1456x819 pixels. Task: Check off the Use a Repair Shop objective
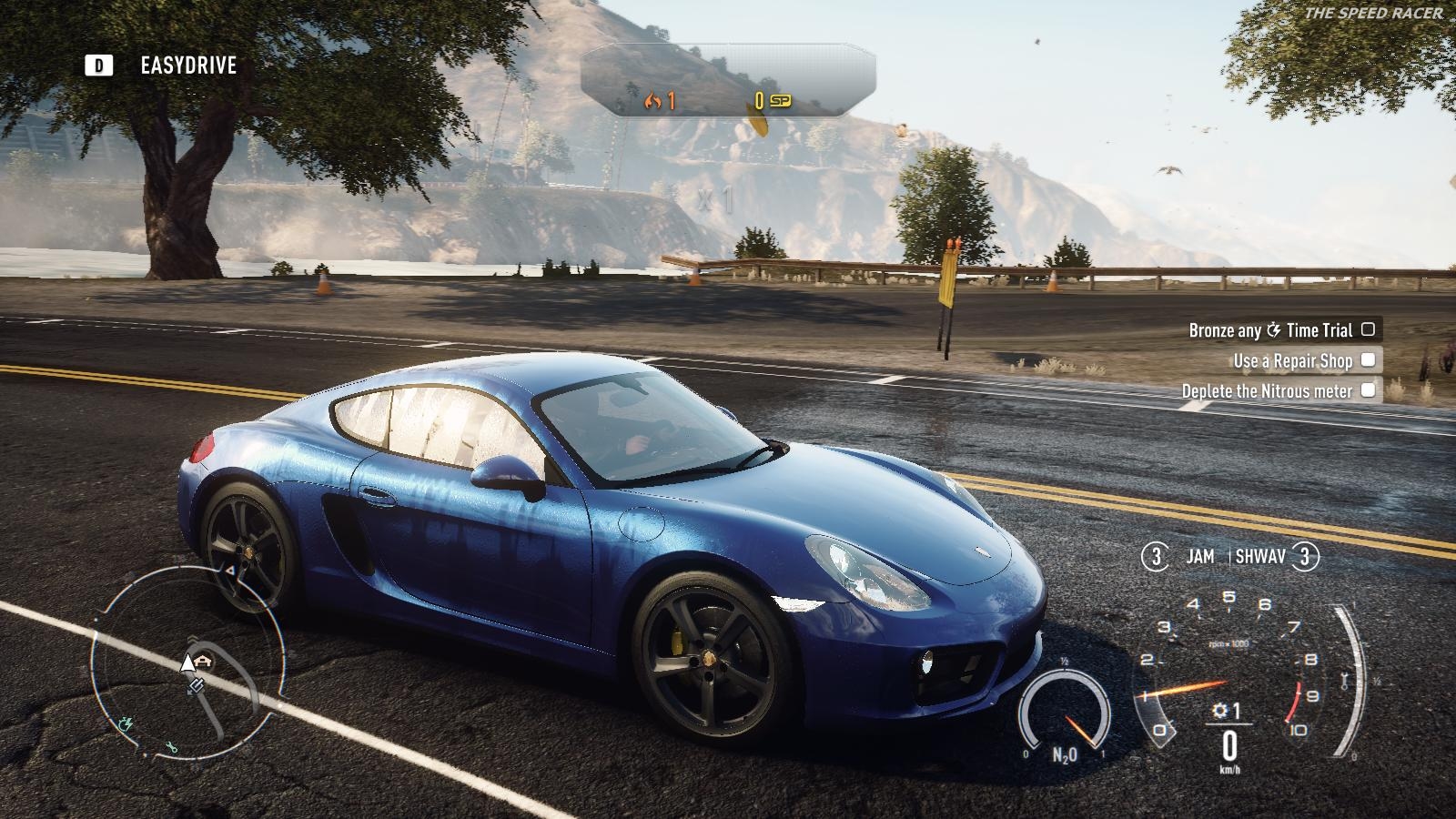[1370, 360]
